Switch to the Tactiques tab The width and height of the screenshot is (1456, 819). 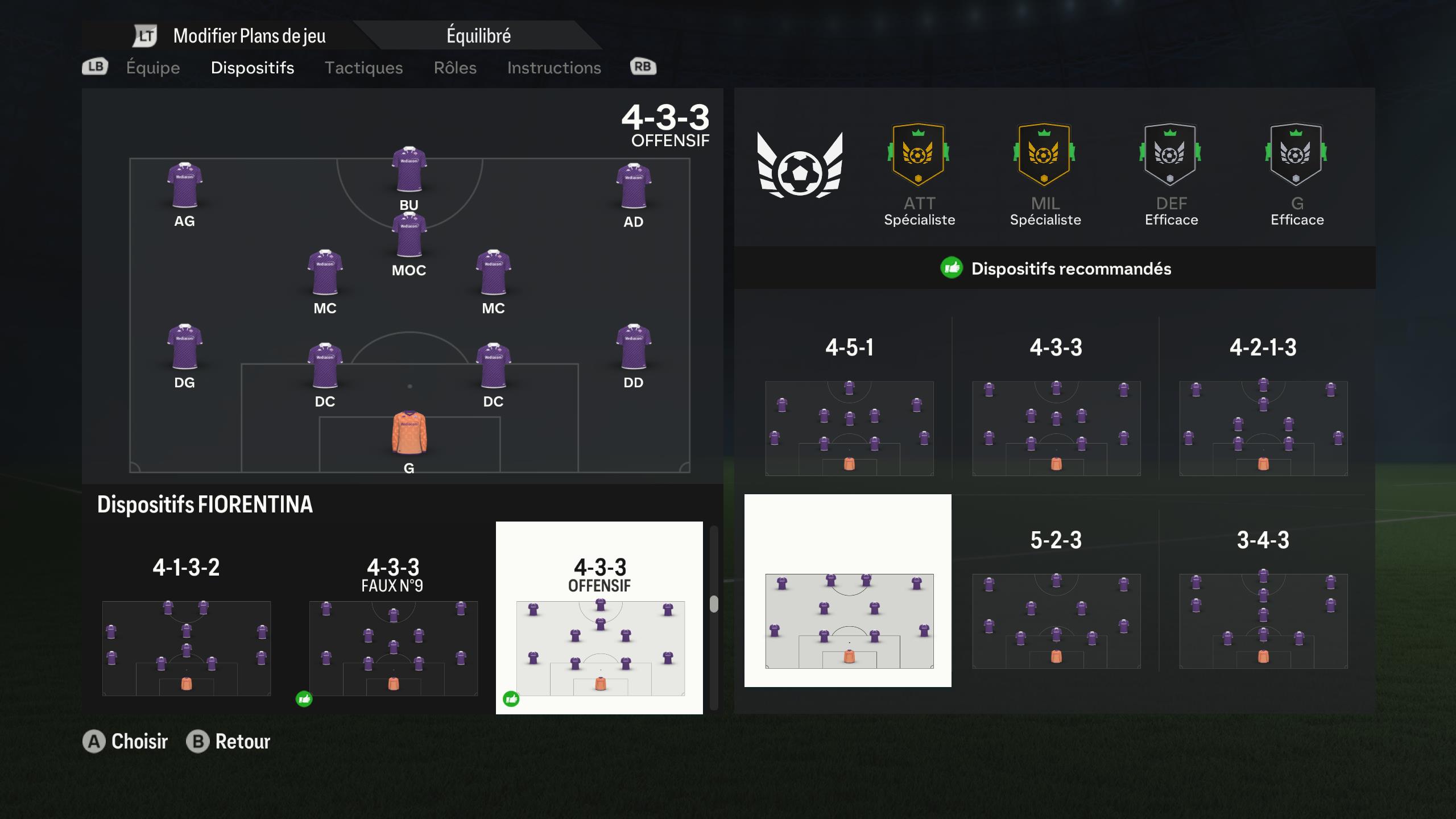[365, 68]
